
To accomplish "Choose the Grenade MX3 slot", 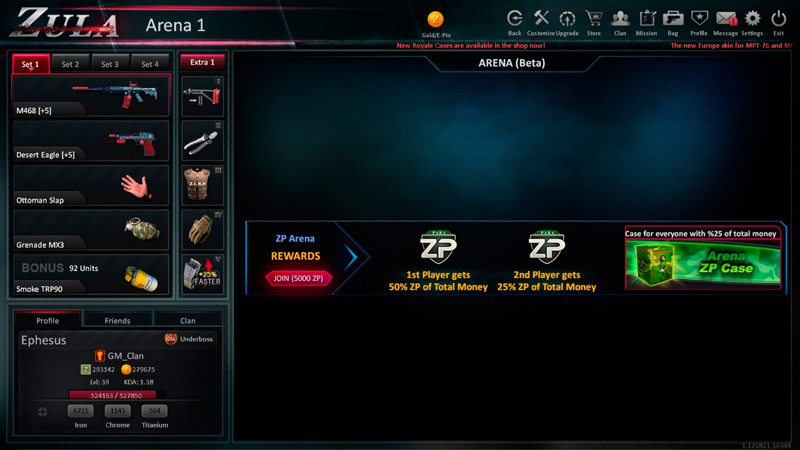I will click(x=91, y=231).
